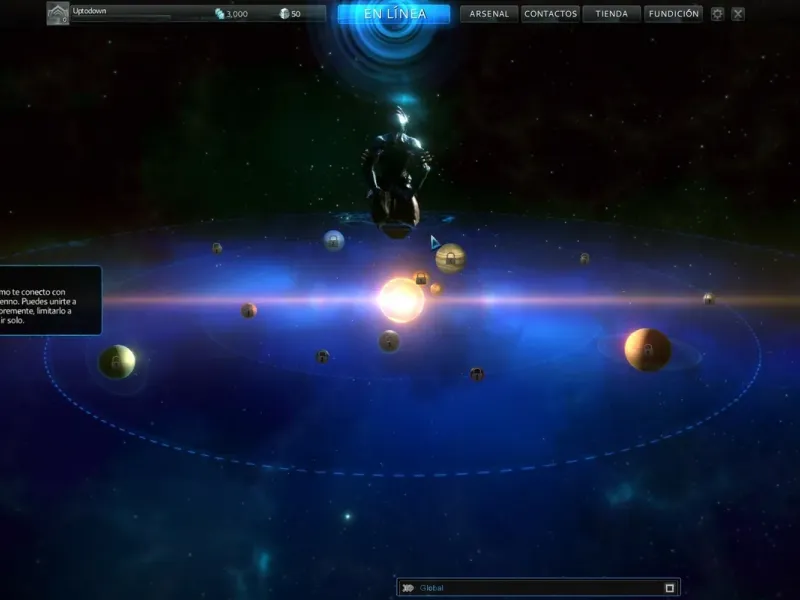The image size is (800, 600).
Task: Select the pale blue locked planet
Action: pos(334,240)
